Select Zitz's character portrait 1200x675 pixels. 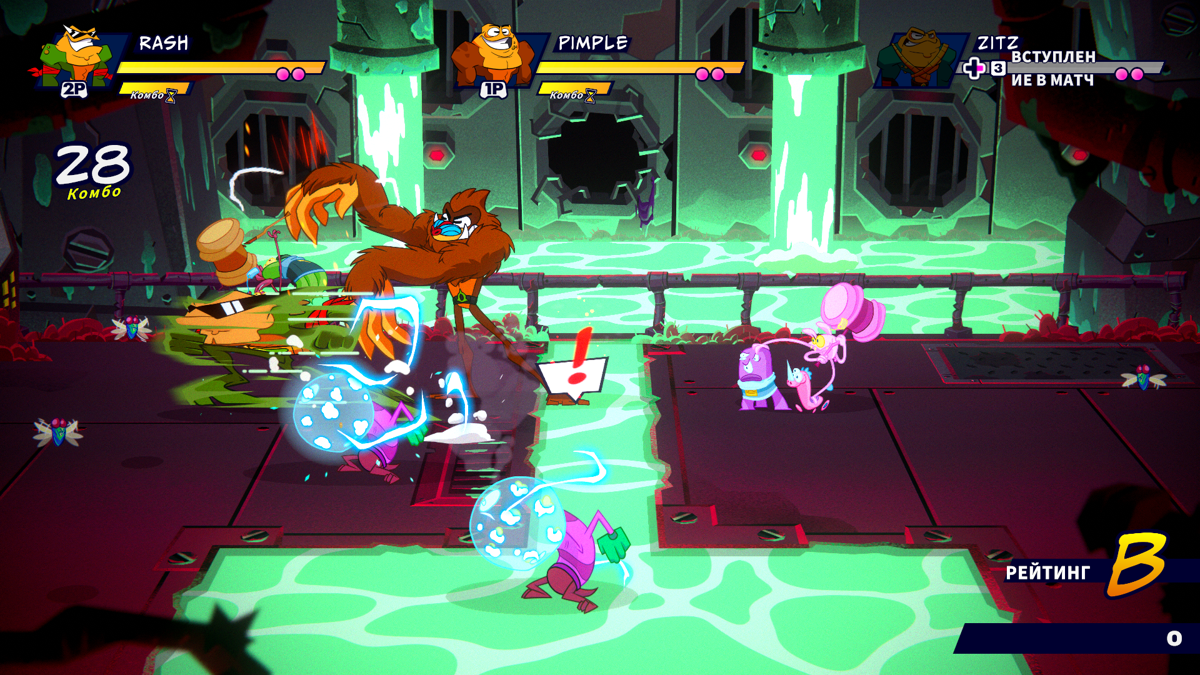pyautogui.click(x=915, y=58)
